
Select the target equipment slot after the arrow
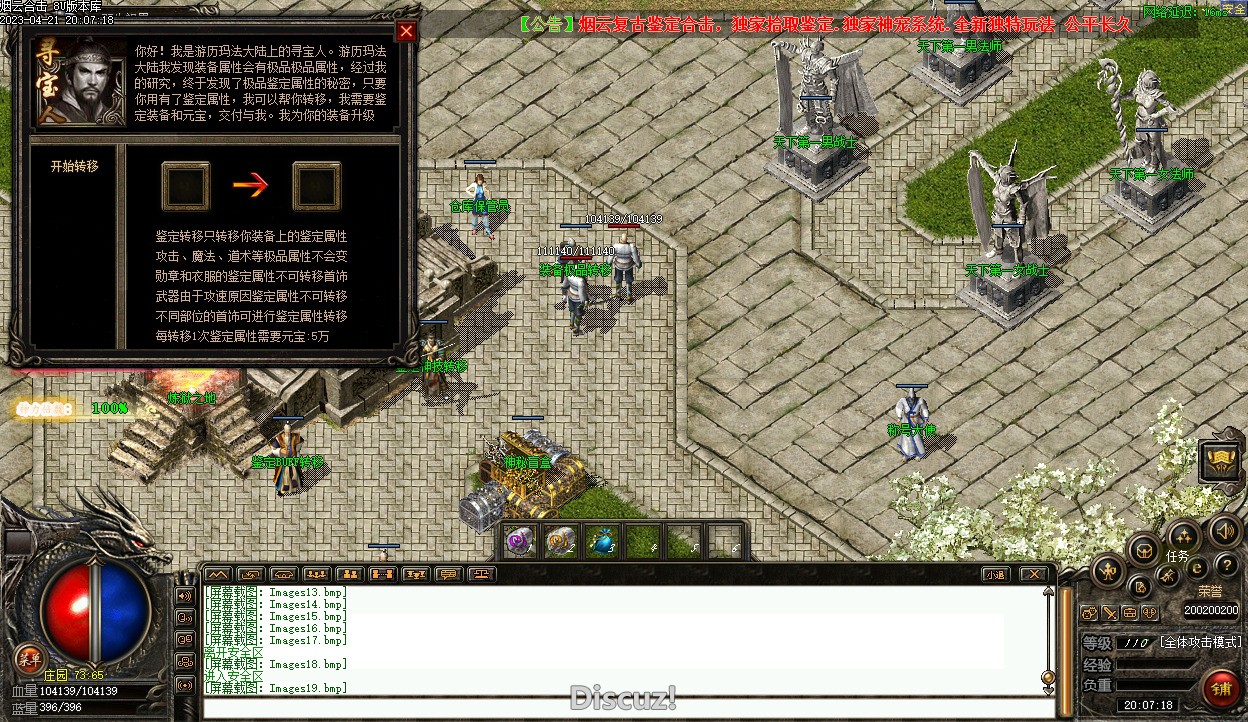click(317, 186)
